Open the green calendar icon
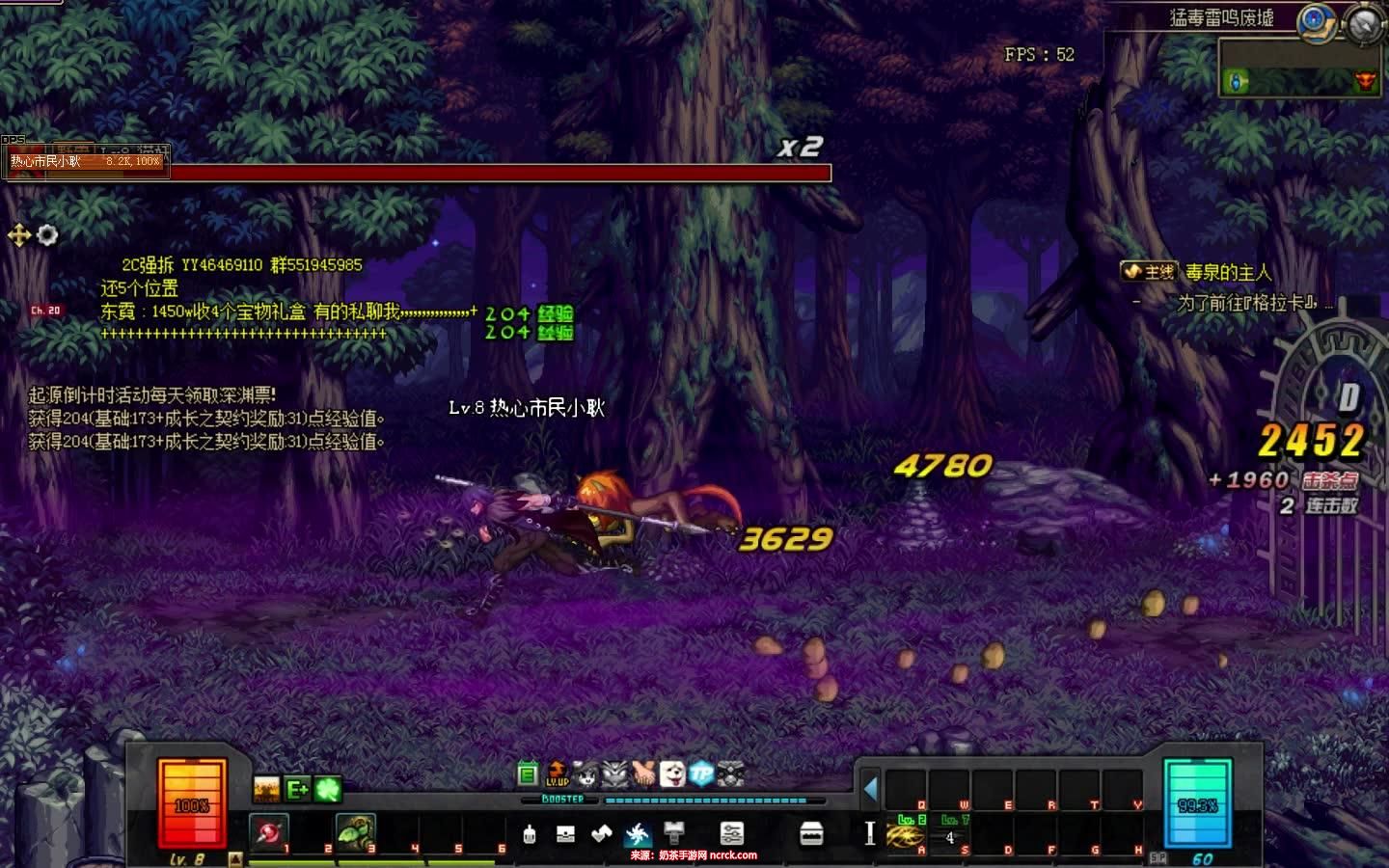Viewport: 1389px width, 868px height. click(x=528, y=773)
